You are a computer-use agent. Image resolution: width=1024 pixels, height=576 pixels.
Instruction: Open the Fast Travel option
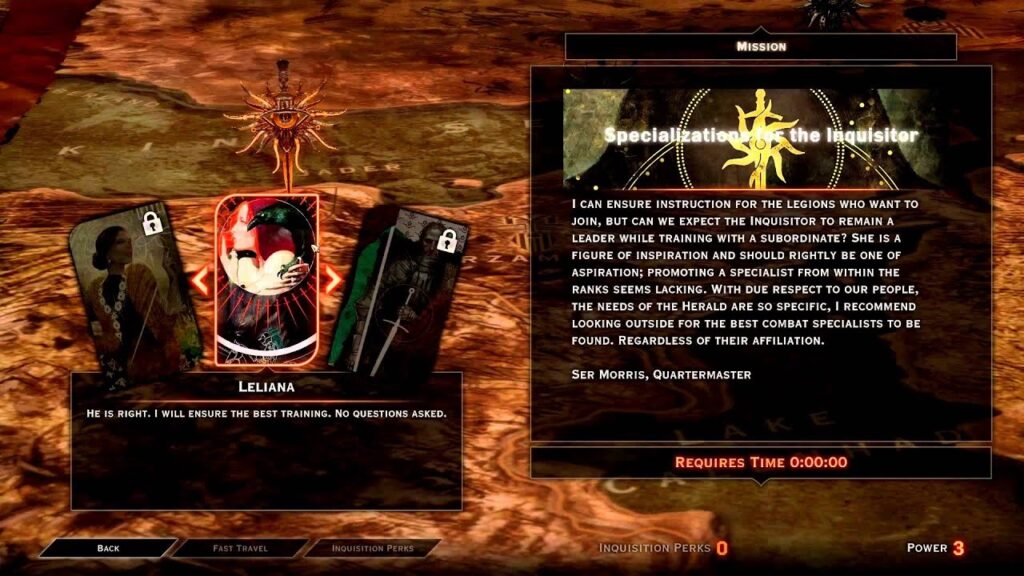click(x=240, y=548)
